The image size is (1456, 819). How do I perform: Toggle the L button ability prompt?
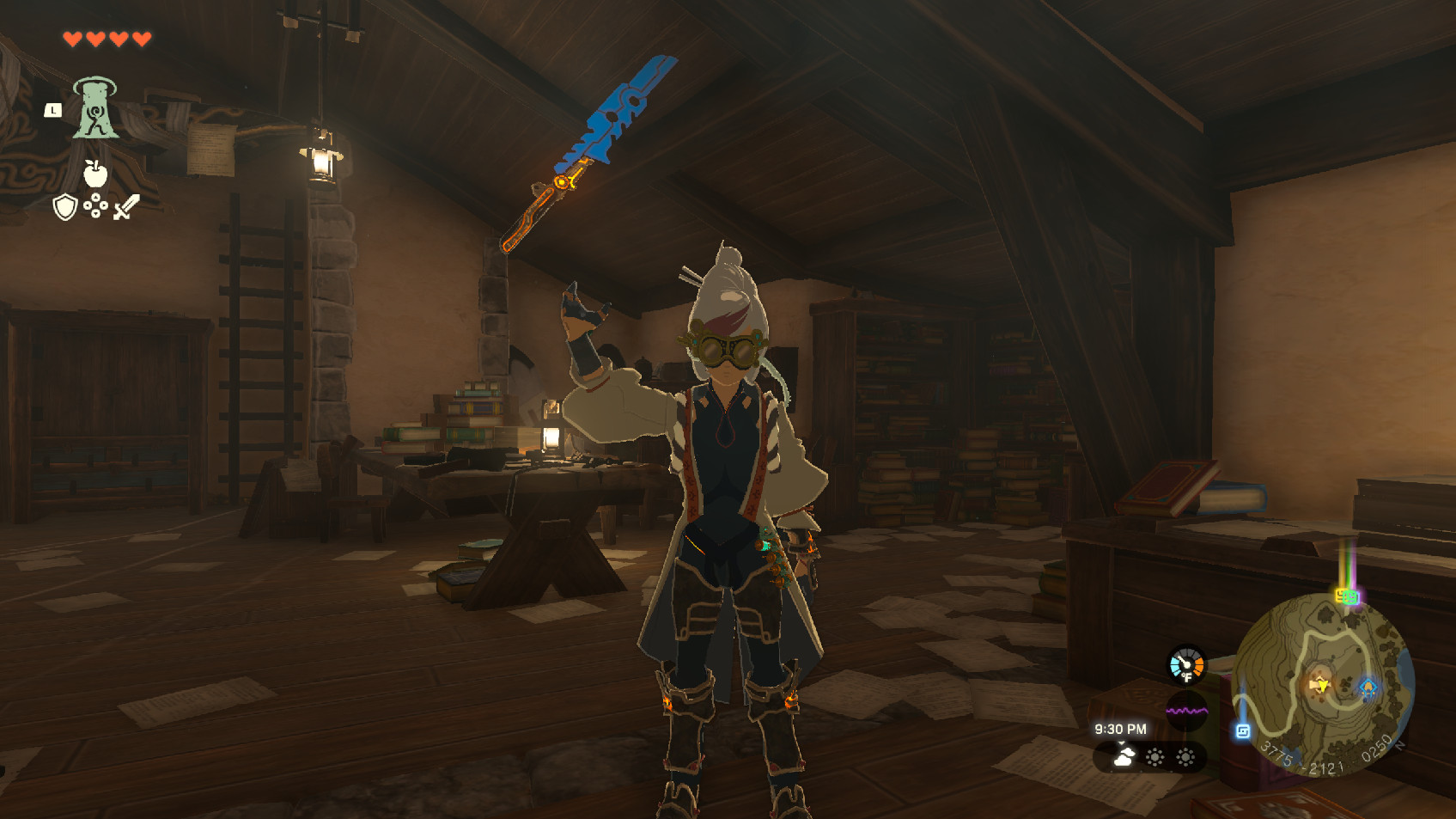point(54,110)
